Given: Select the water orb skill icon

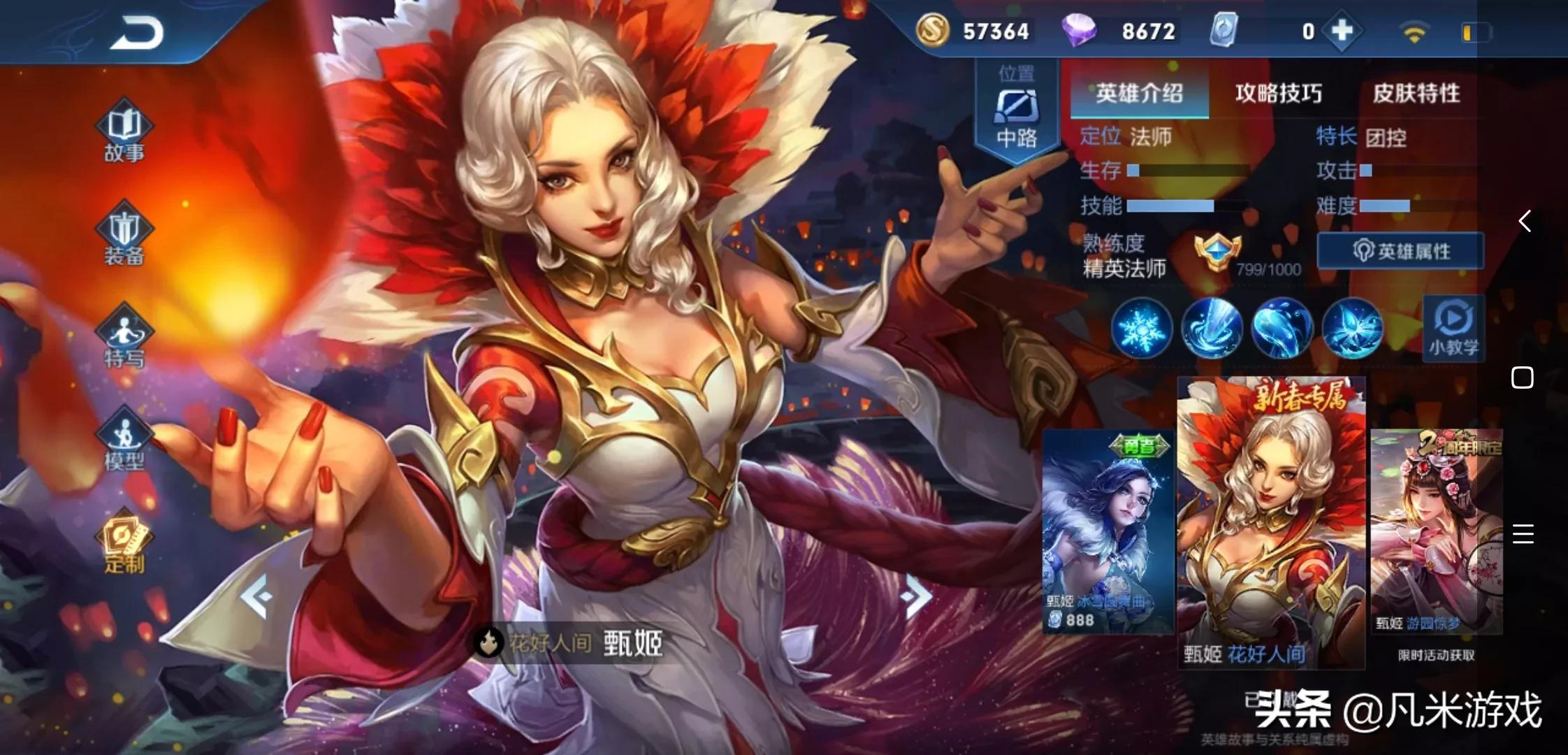Looking at the screenshot, I should click(1282, 328).
